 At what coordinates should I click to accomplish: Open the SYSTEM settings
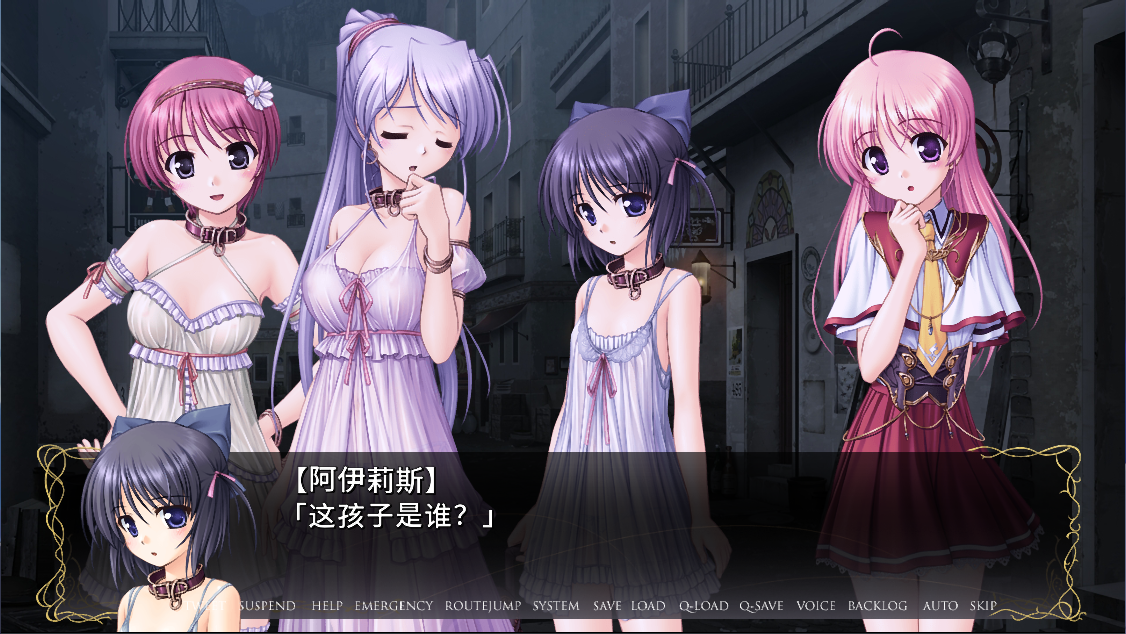pos(556,606)
